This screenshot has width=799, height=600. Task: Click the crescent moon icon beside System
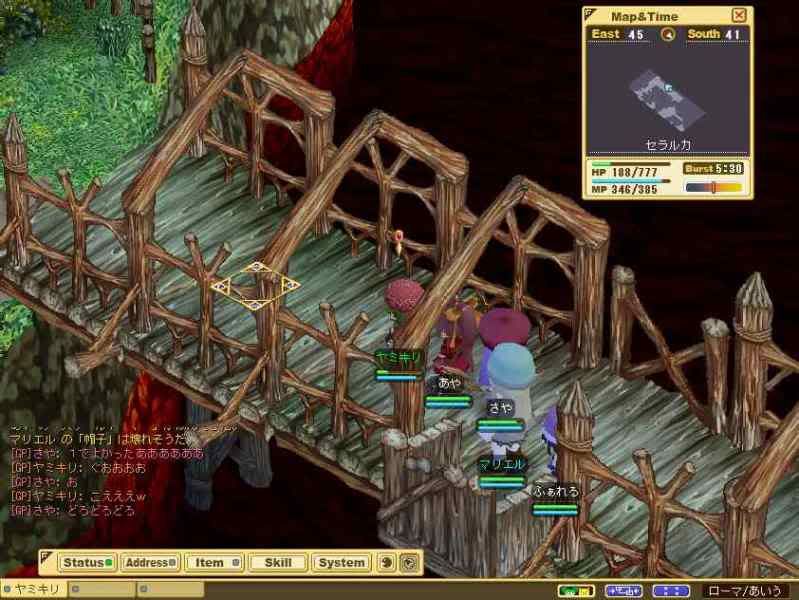[x=388, y=562]
